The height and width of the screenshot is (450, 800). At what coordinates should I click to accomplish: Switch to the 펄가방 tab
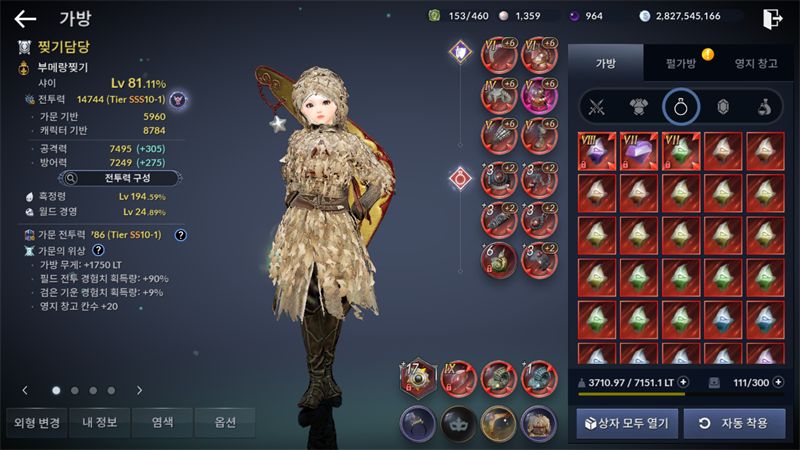(x=681, y=63)
